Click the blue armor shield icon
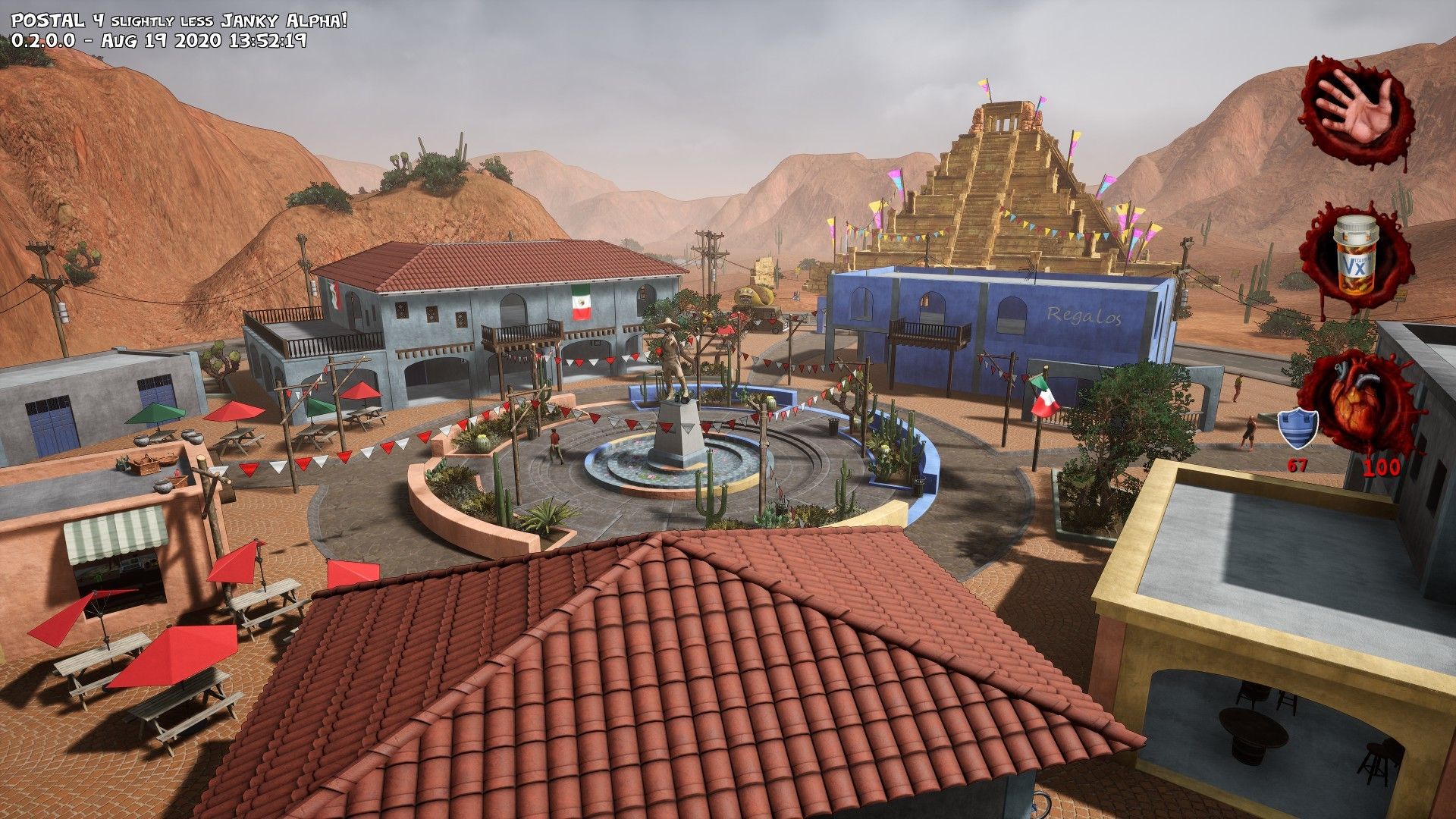This screenshot has width=1456, height=819. point(1298,428)
